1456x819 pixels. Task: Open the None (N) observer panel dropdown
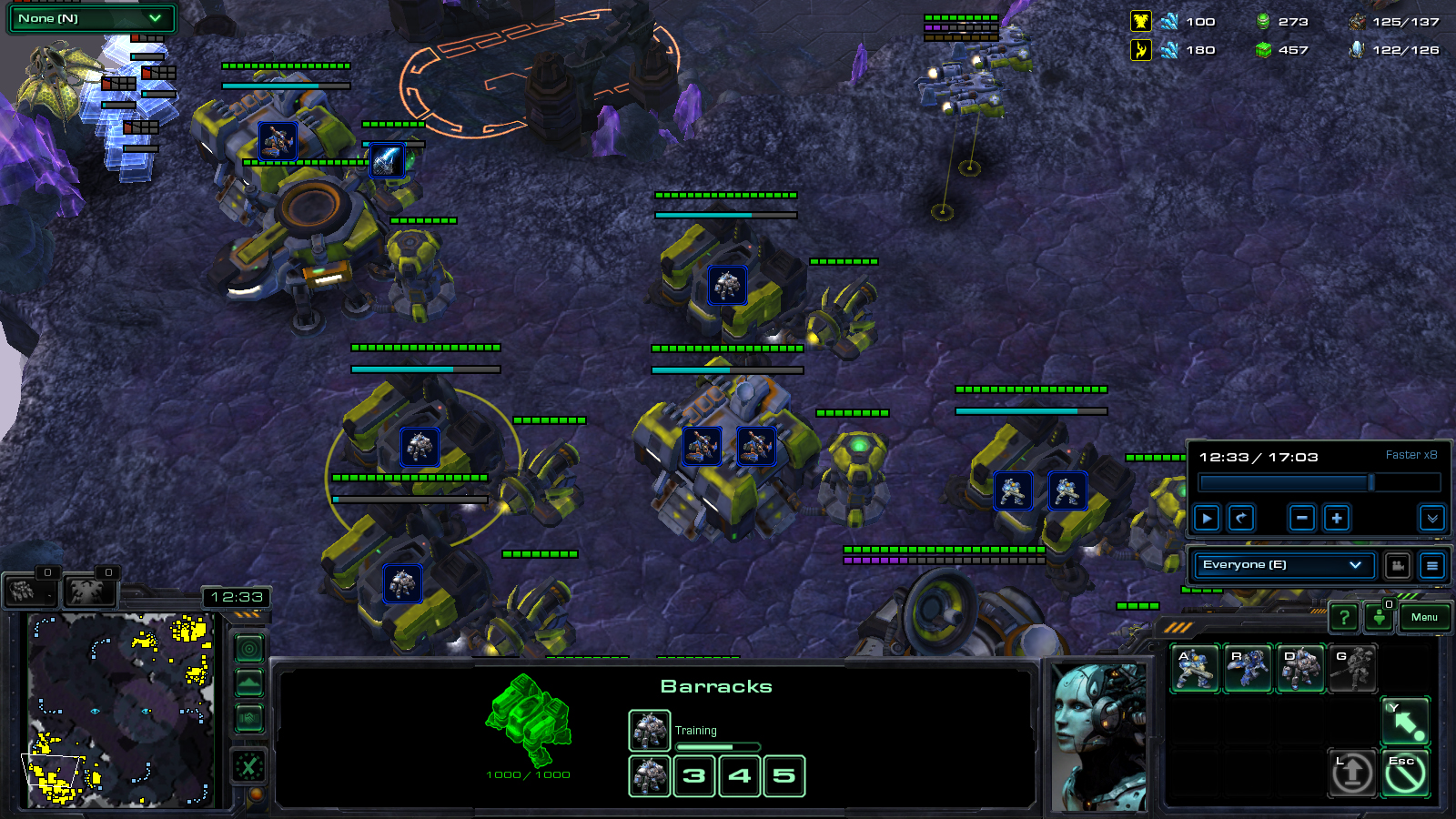tap(90, 18)
